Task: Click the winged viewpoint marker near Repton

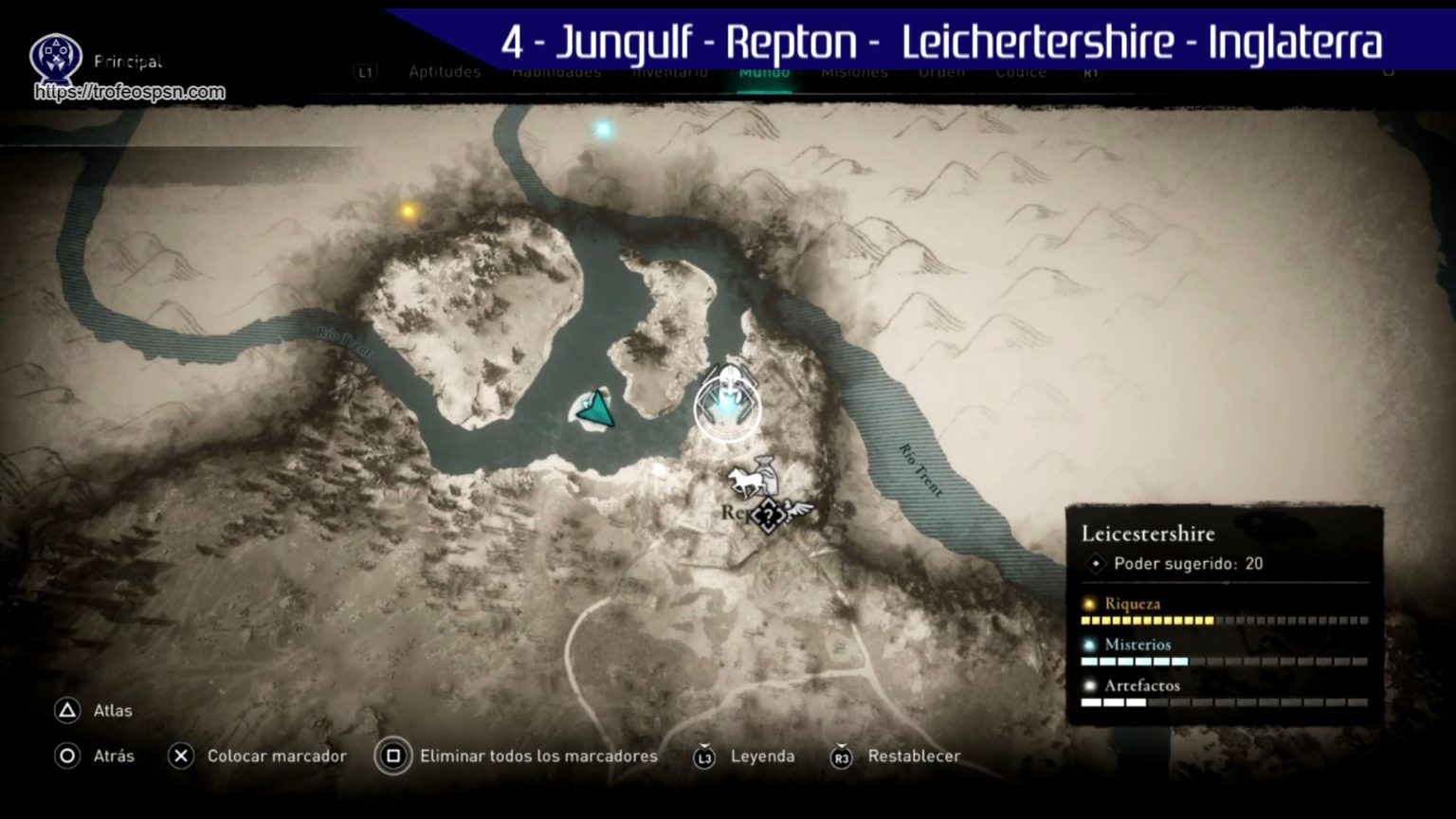Action: pos(797,512)
